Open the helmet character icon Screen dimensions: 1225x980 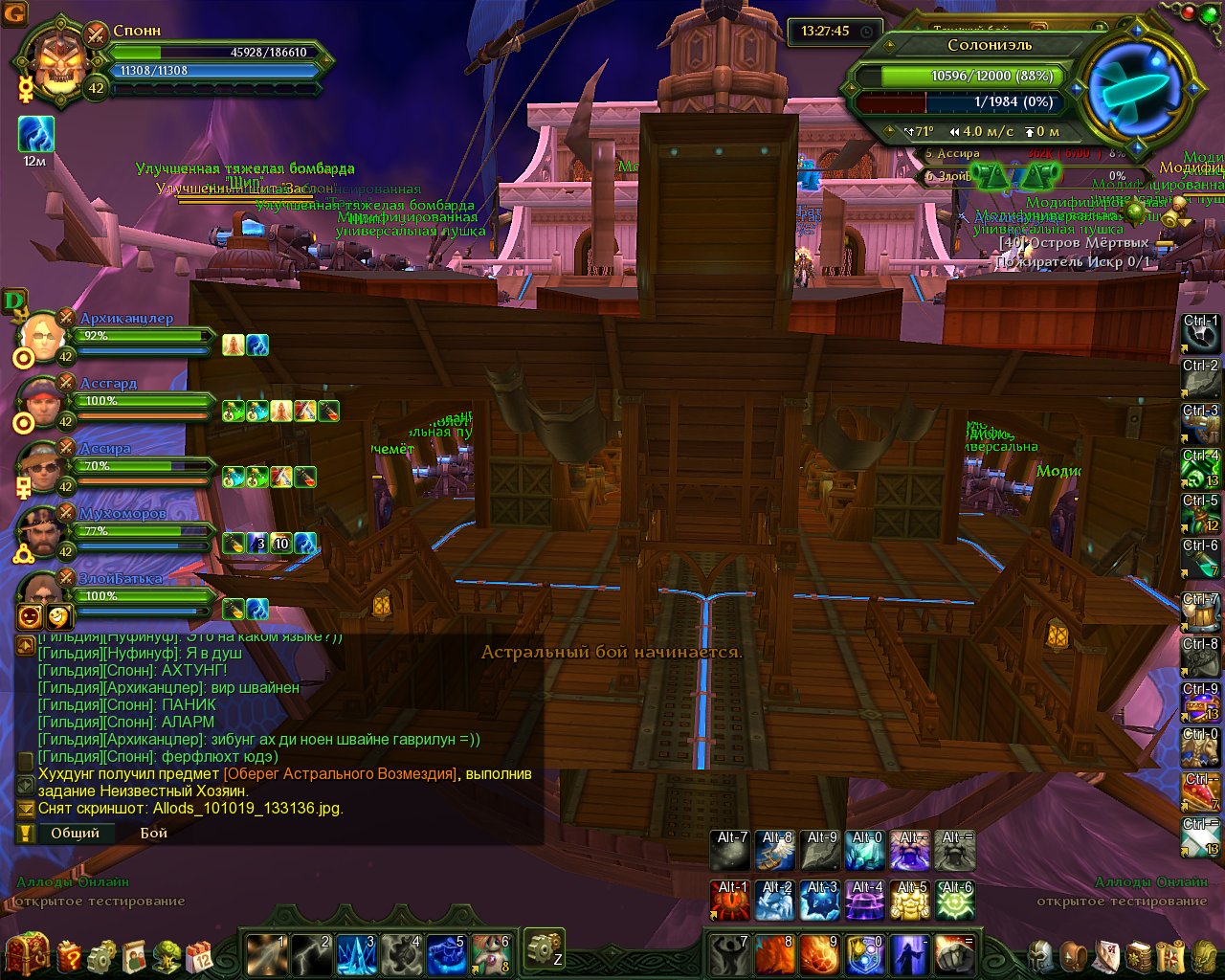[x=1040, y=954]
